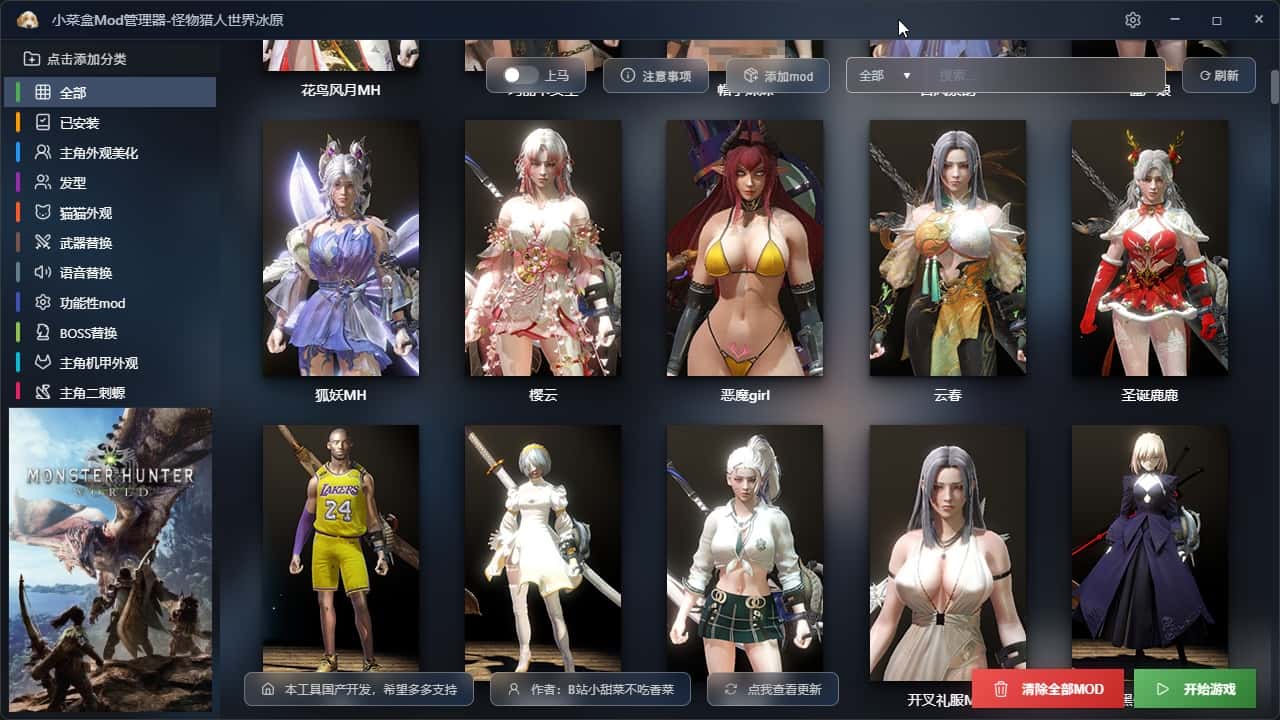Select the 功能性mod category
Image resolution: width=1280 pixels, height=720 pixels.
pos(92,303)
